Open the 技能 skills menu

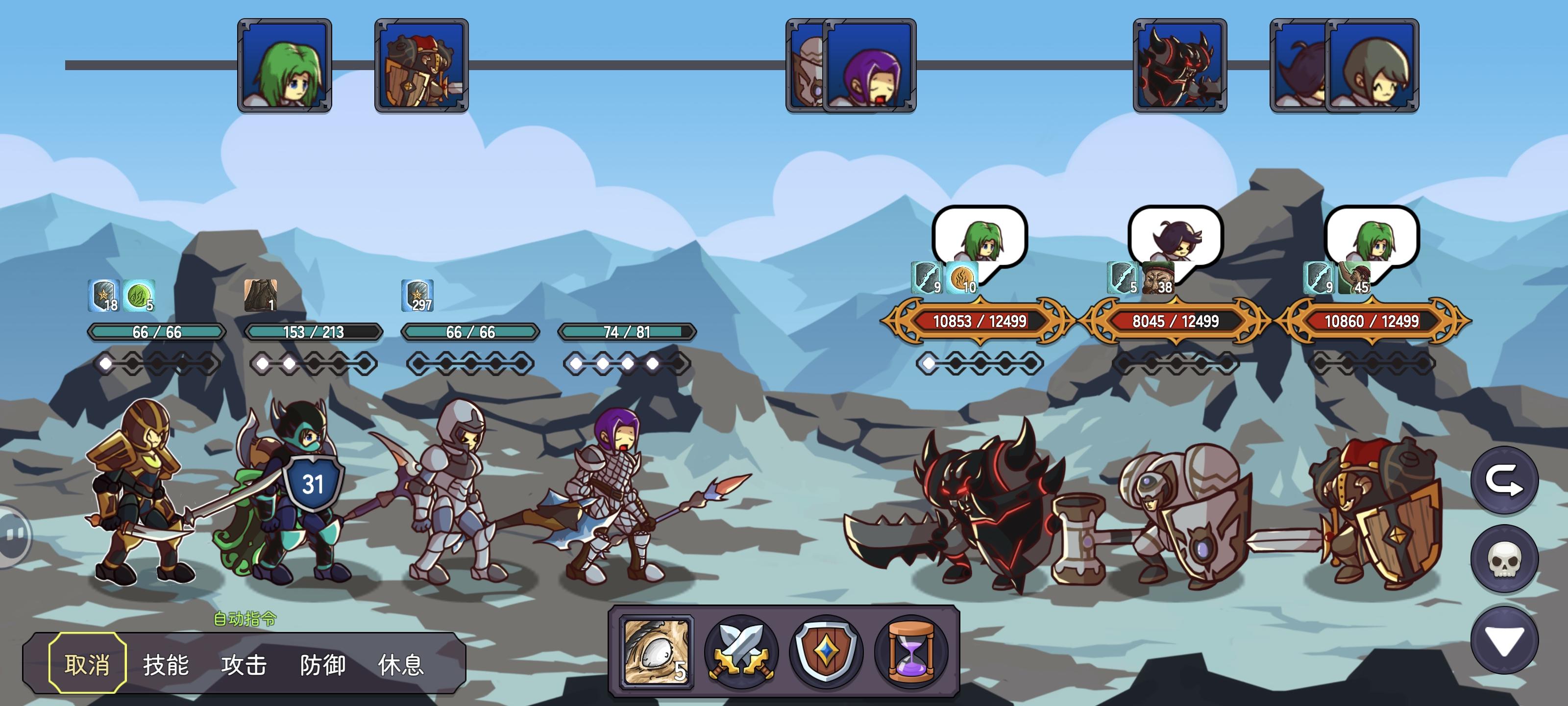point(166,666)
